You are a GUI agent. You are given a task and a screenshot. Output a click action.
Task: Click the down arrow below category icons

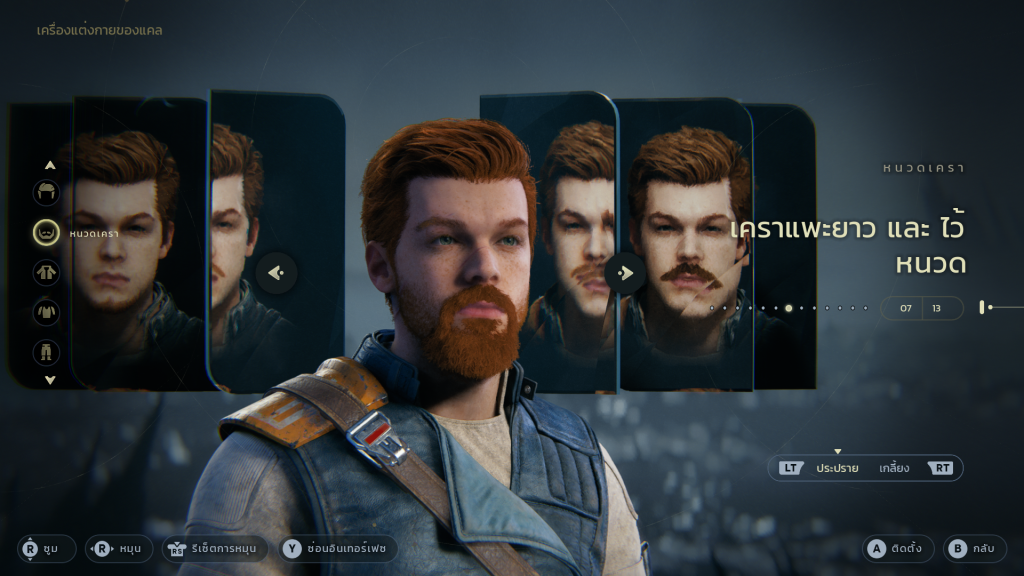50,380
